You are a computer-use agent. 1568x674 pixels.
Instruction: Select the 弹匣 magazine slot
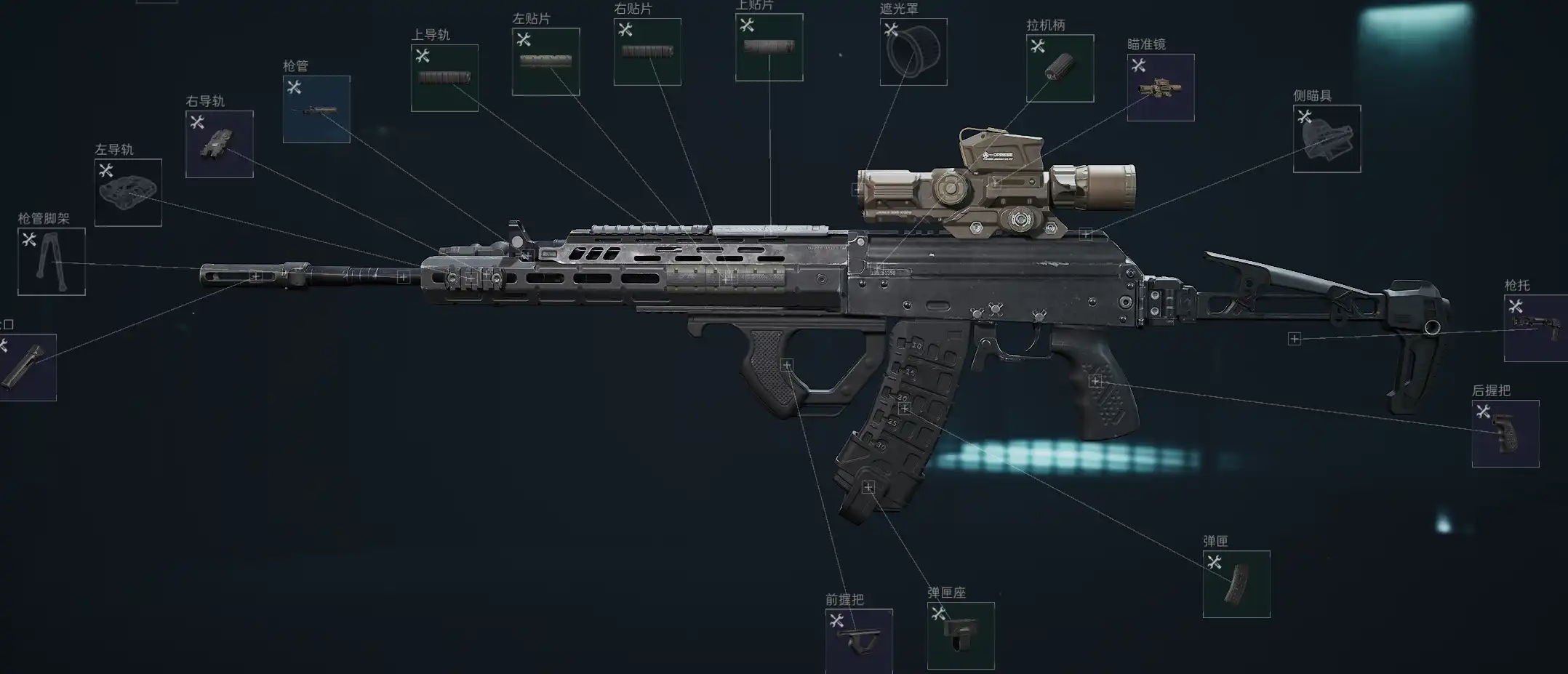click(x=1236, y=584)
